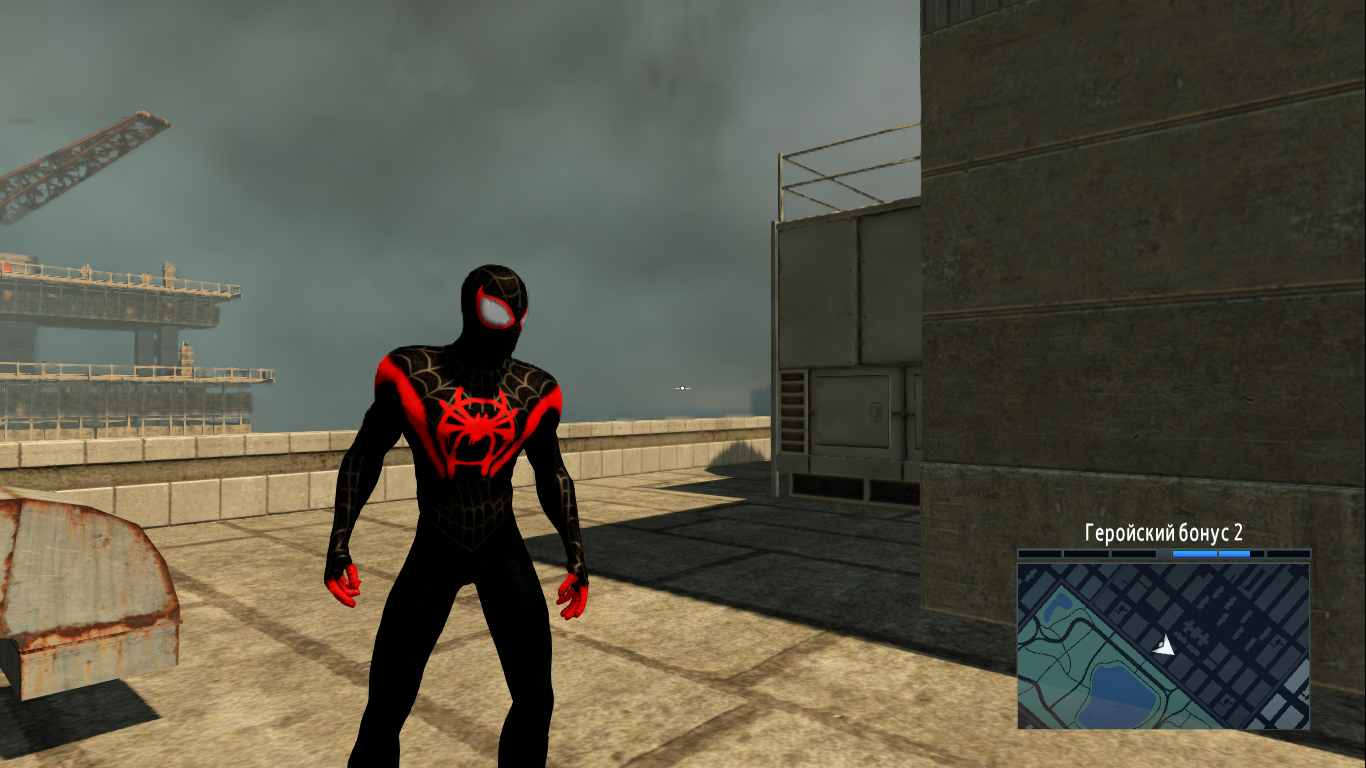This screenshot has width=1366, height=768.
Task: Click the leftmost empty bonus bar segment
Action: [x=1038, y=553]
